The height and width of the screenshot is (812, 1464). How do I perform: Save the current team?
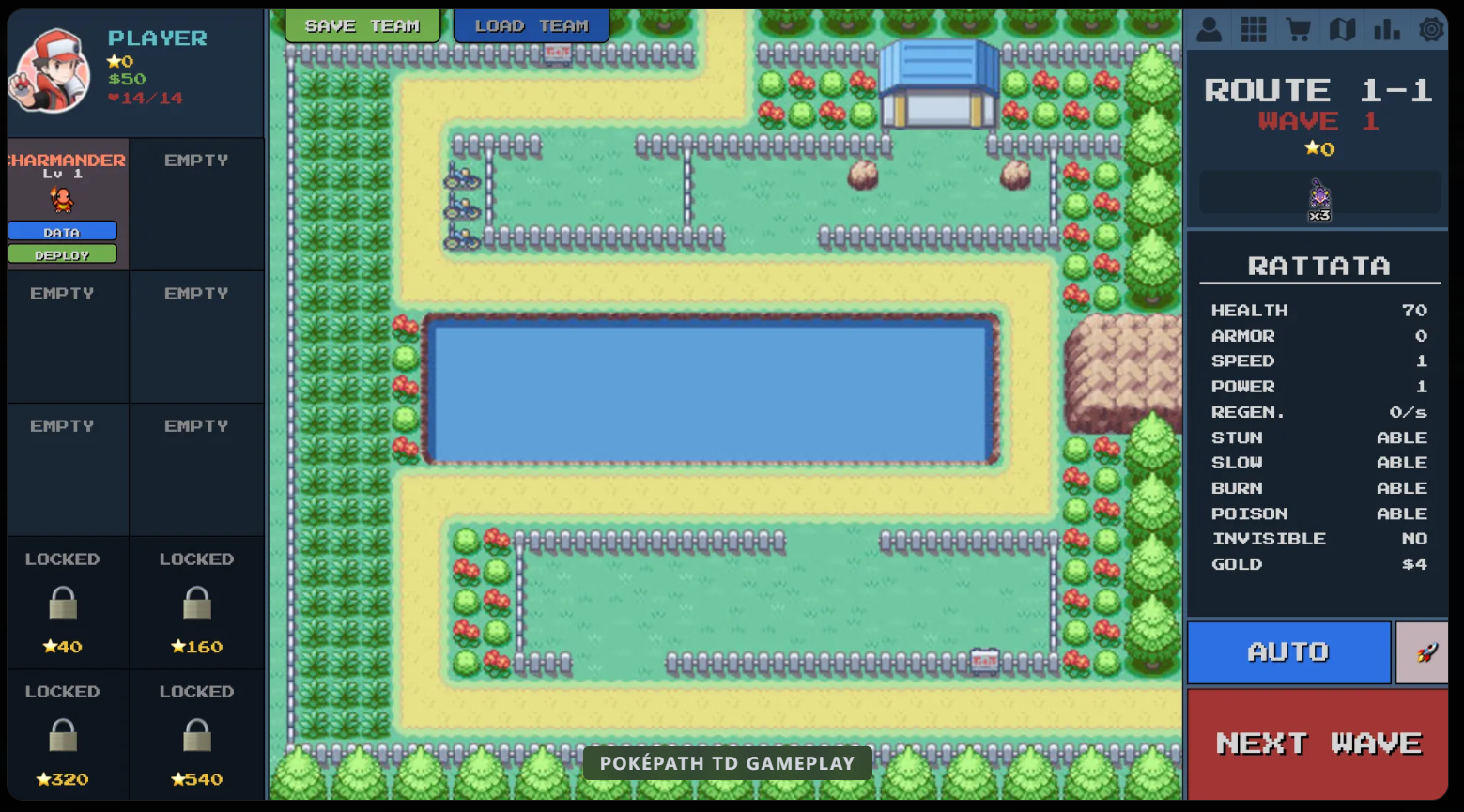coord(362,25)
